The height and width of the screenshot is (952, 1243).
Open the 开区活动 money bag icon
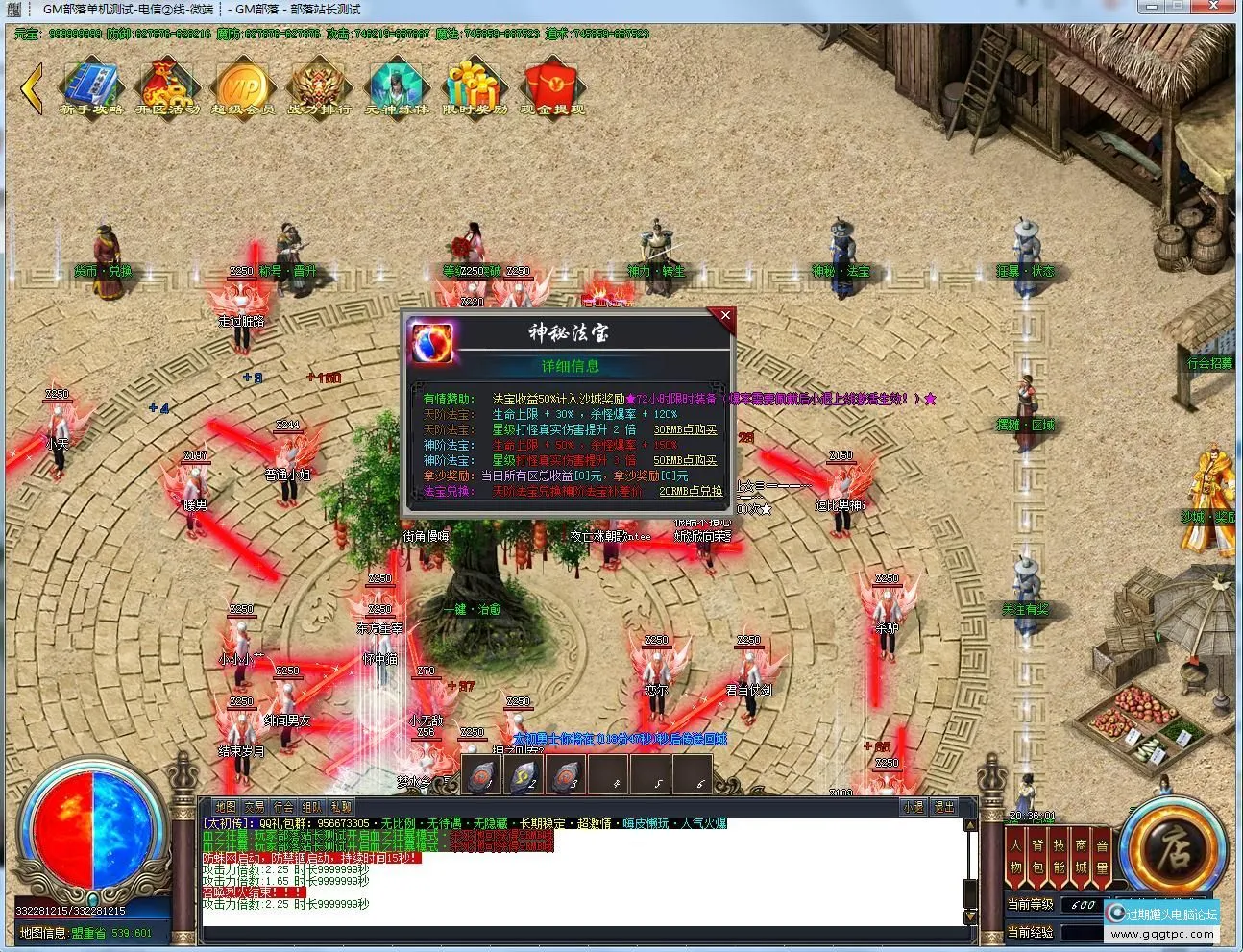[x=168, y=87]
